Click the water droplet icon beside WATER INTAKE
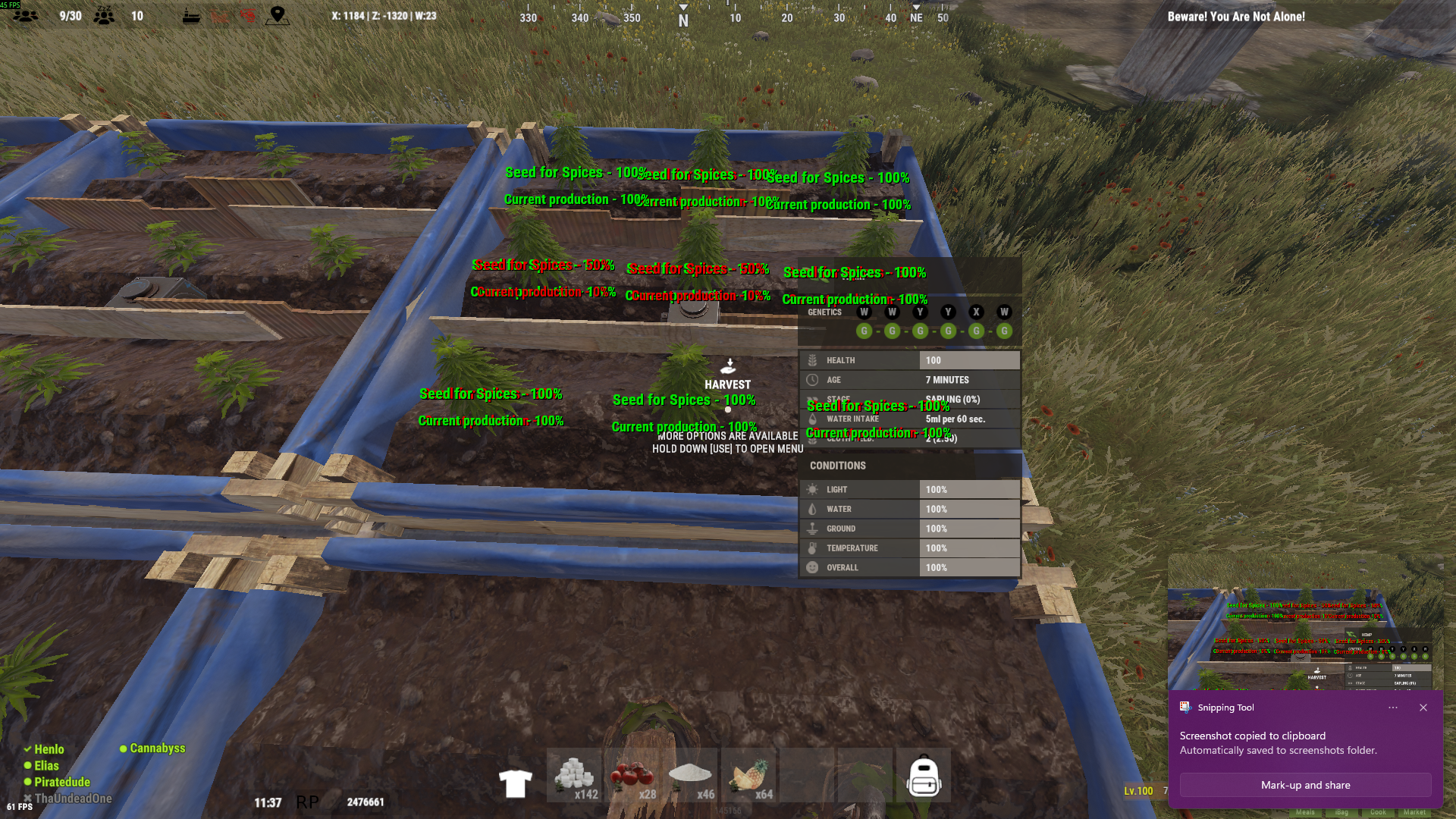The image size is (1456, 819). [812, 419]
